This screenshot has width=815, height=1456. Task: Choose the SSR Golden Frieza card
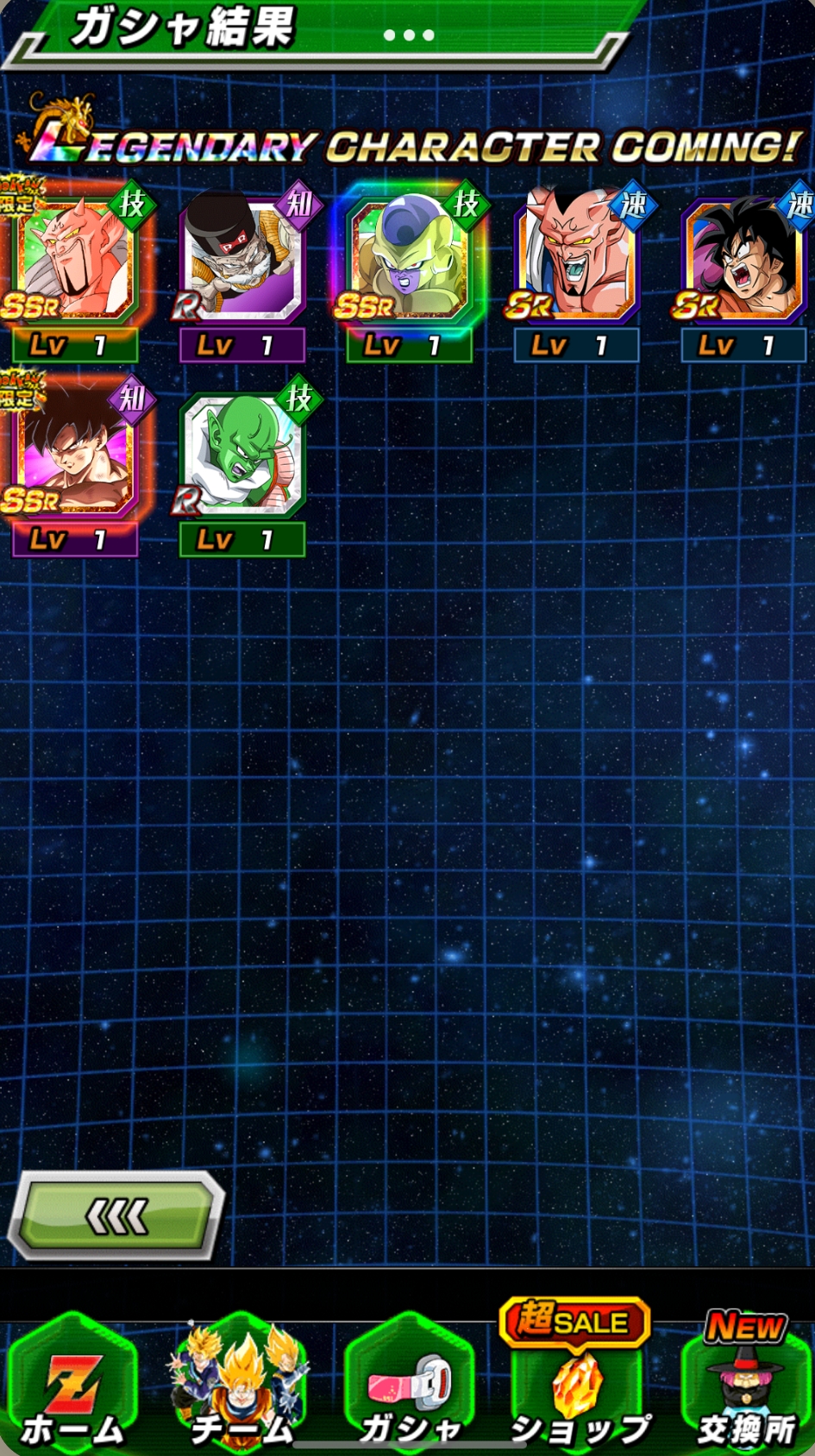pos(409,259)
